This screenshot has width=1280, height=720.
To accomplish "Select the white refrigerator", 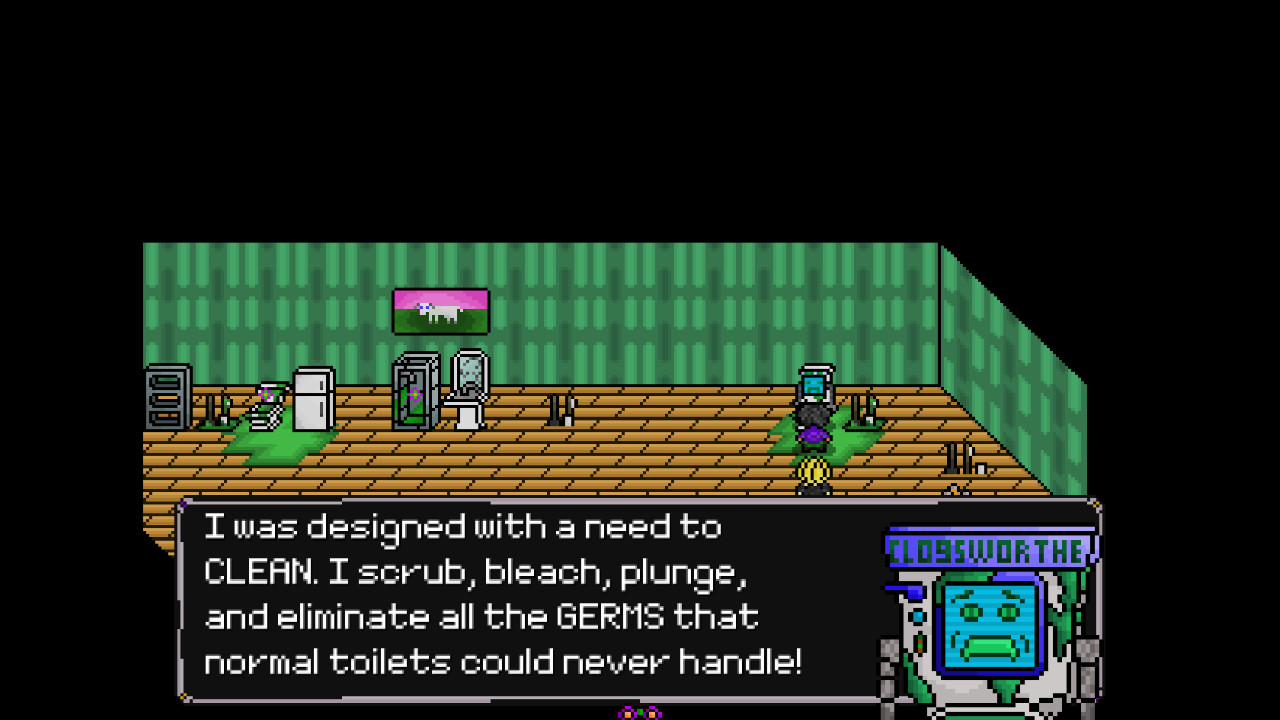I will tap(312, 399).
